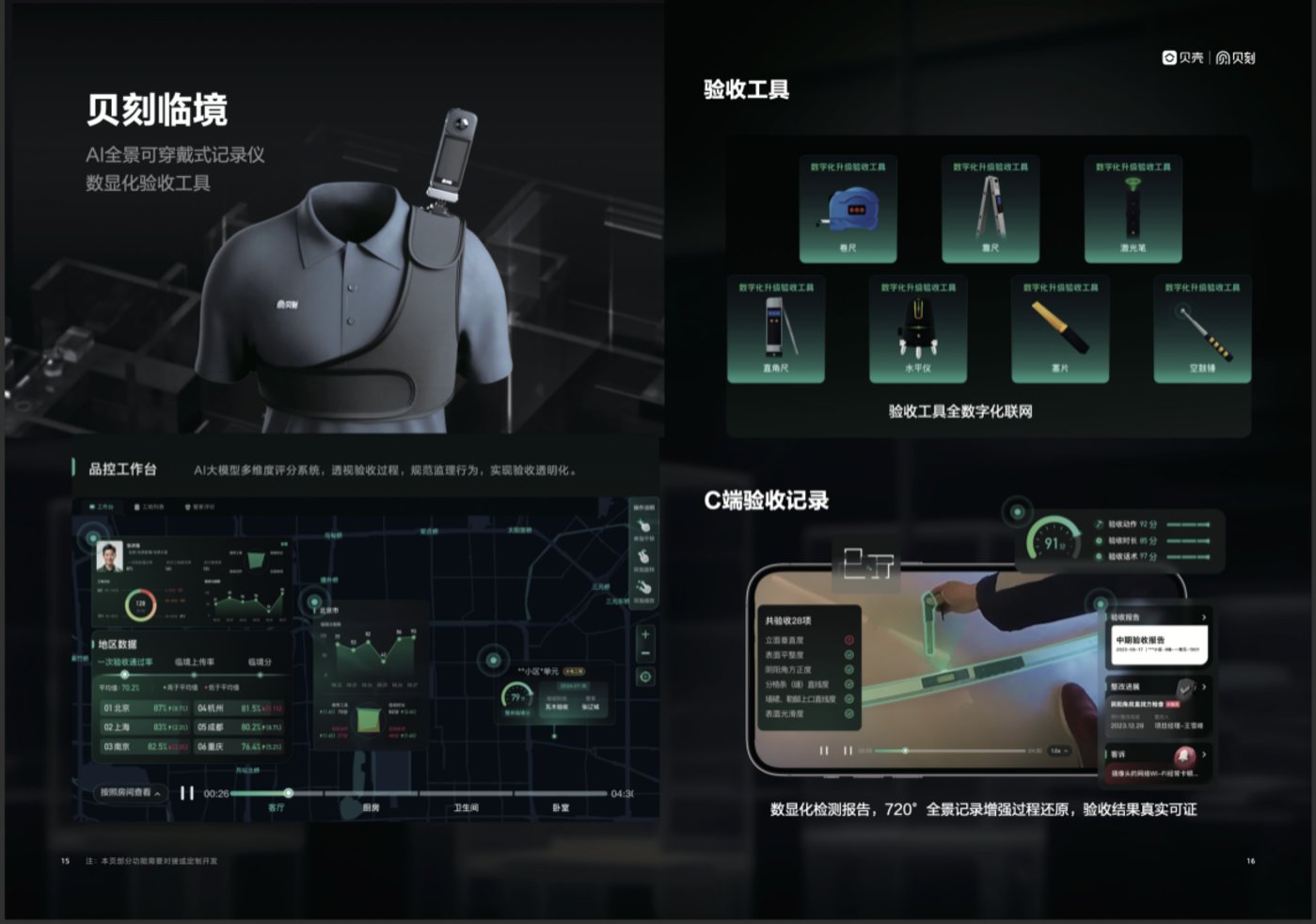This screenshot has width=1316, height=924.
Task: Expand the 验收报告 panel chevron
Action: (1204, 617)
